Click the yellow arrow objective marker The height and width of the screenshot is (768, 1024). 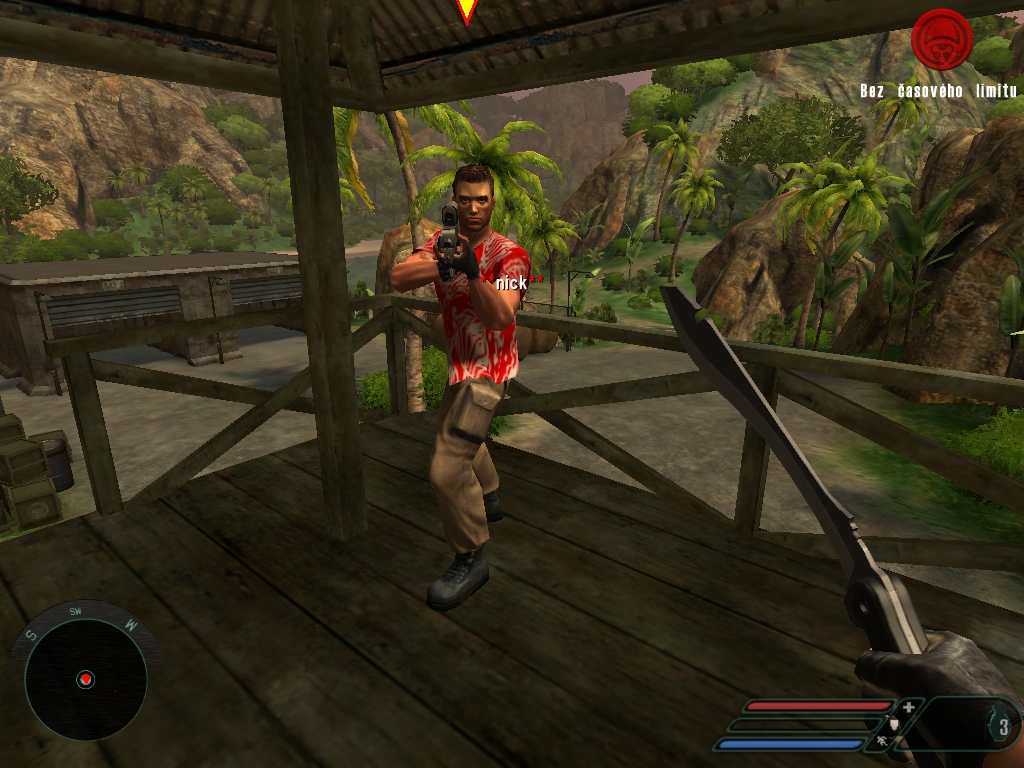[x=466, y=10]
